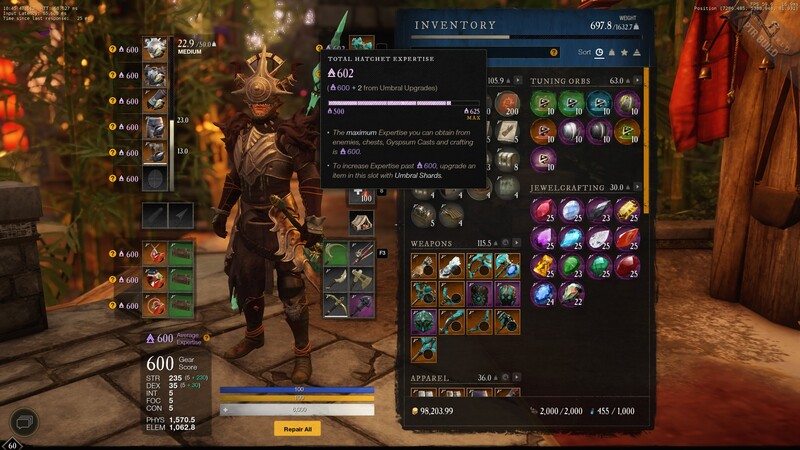Select the equipped gloves slot
Screen dimensions: 800x450
tap(154, 101)
